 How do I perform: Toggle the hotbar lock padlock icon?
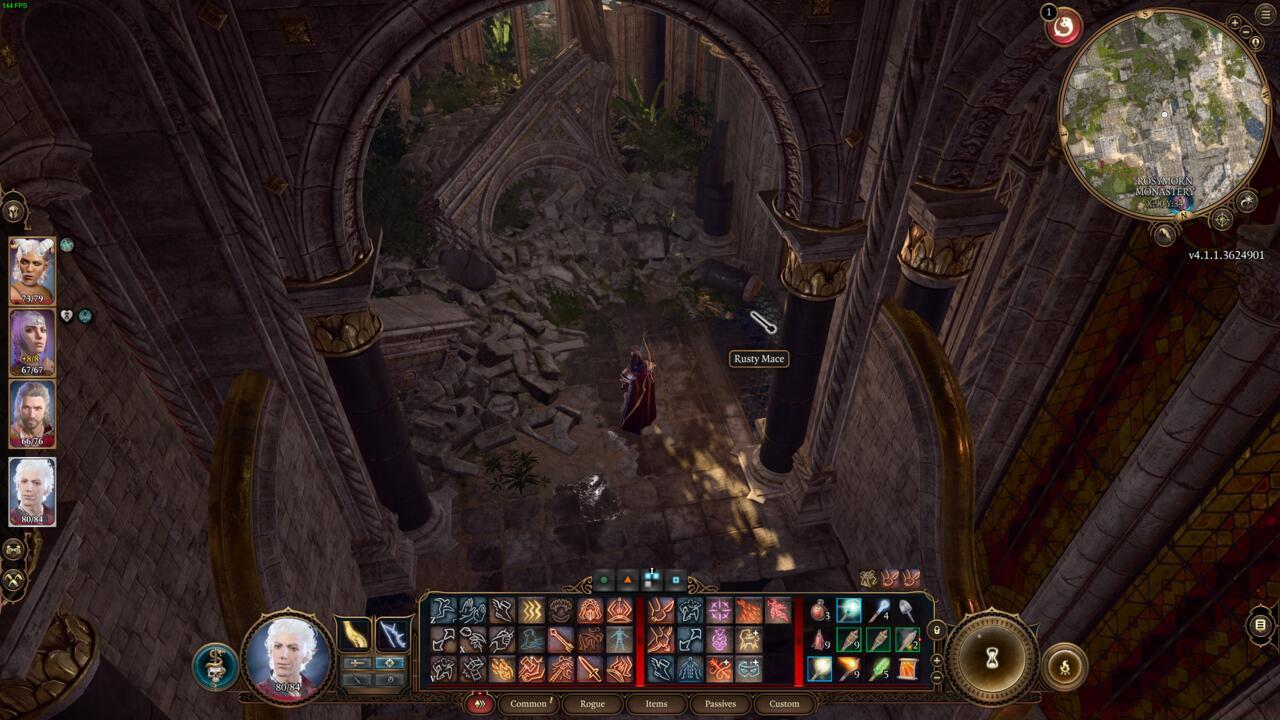937,631
